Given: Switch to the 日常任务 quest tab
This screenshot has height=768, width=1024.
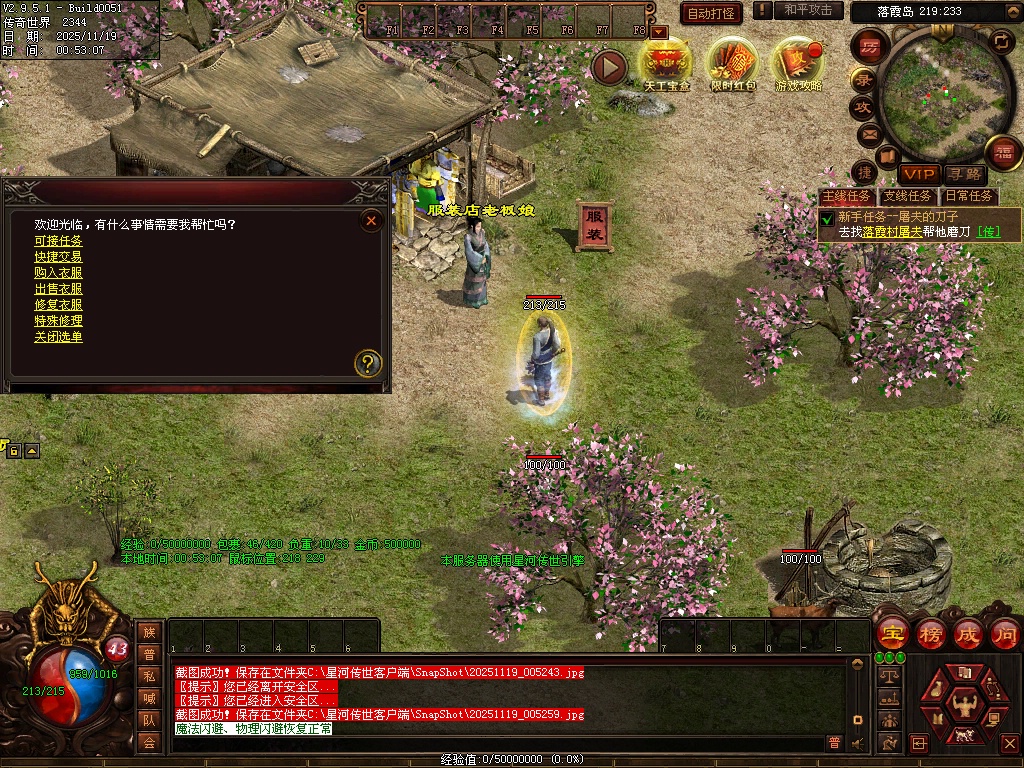Looking at the screenshot, I should click(x=969, y=196).
